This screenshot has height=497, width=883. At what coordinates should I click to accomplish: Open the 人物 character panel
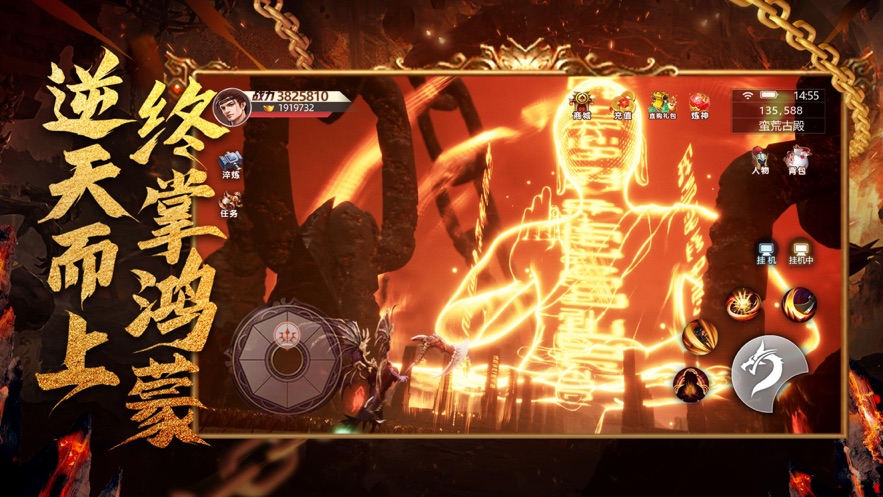click(x=760, y=158)
